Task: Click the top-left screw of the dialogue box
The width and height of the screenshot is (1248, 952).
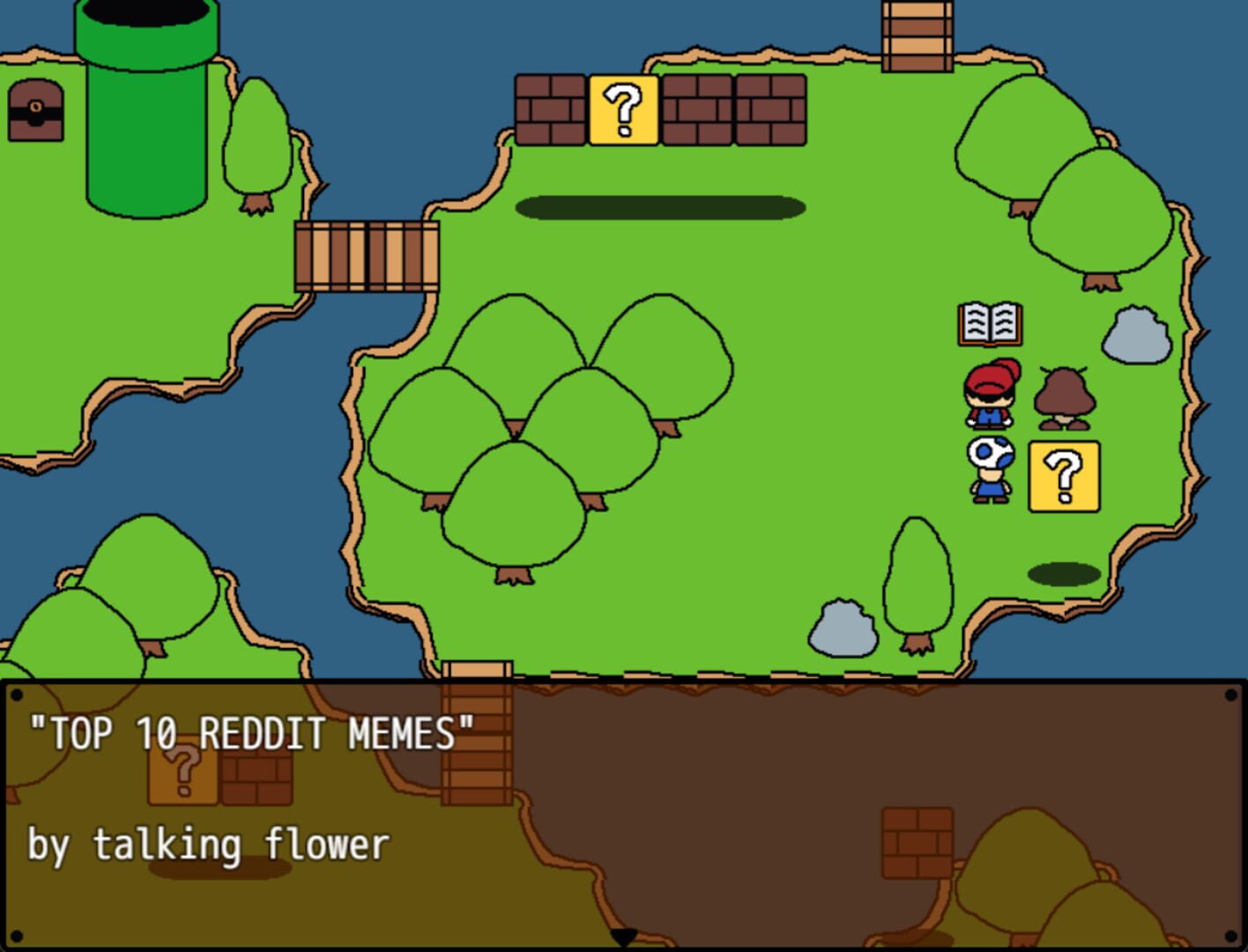Action: pos(19,695)
